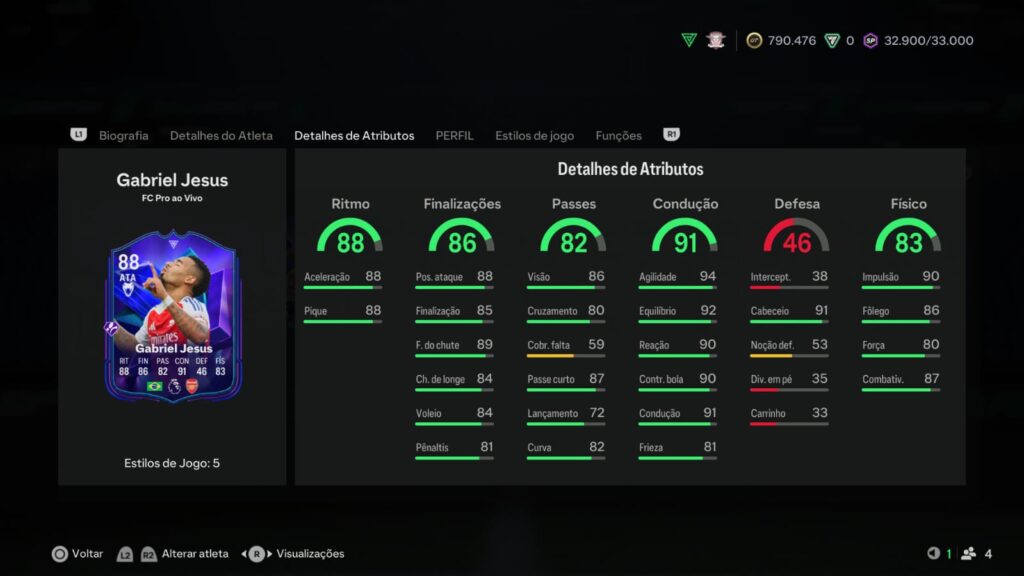Screen dimensions: 1024x576
Task: Open the Detalhes do Atleta tab
Action: tap(221, 135)
